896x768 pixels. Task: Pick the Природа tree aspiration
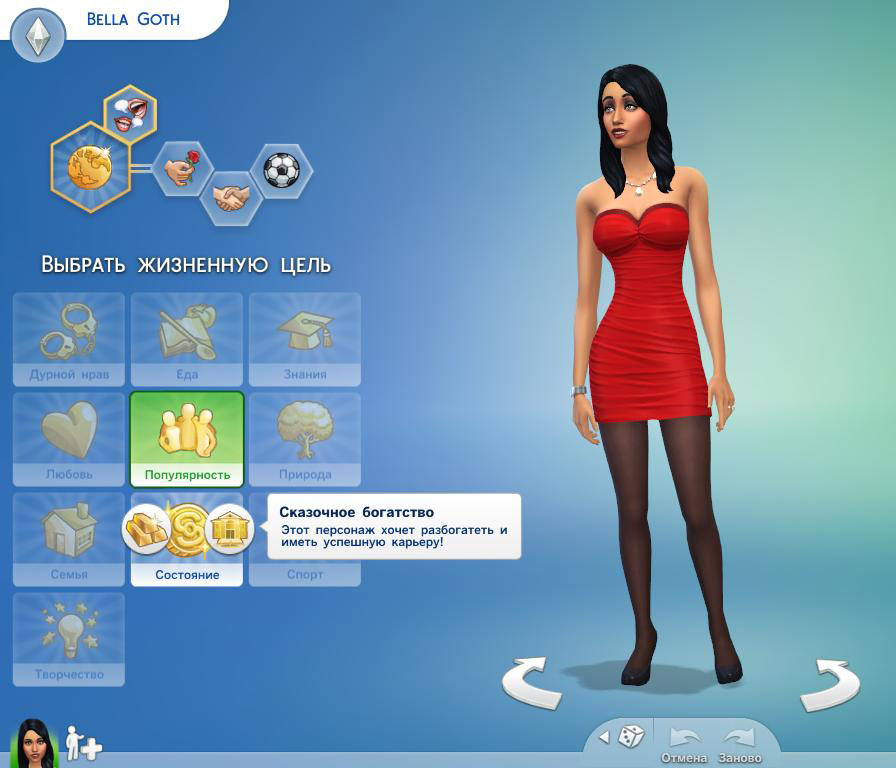tap(305, 438)
